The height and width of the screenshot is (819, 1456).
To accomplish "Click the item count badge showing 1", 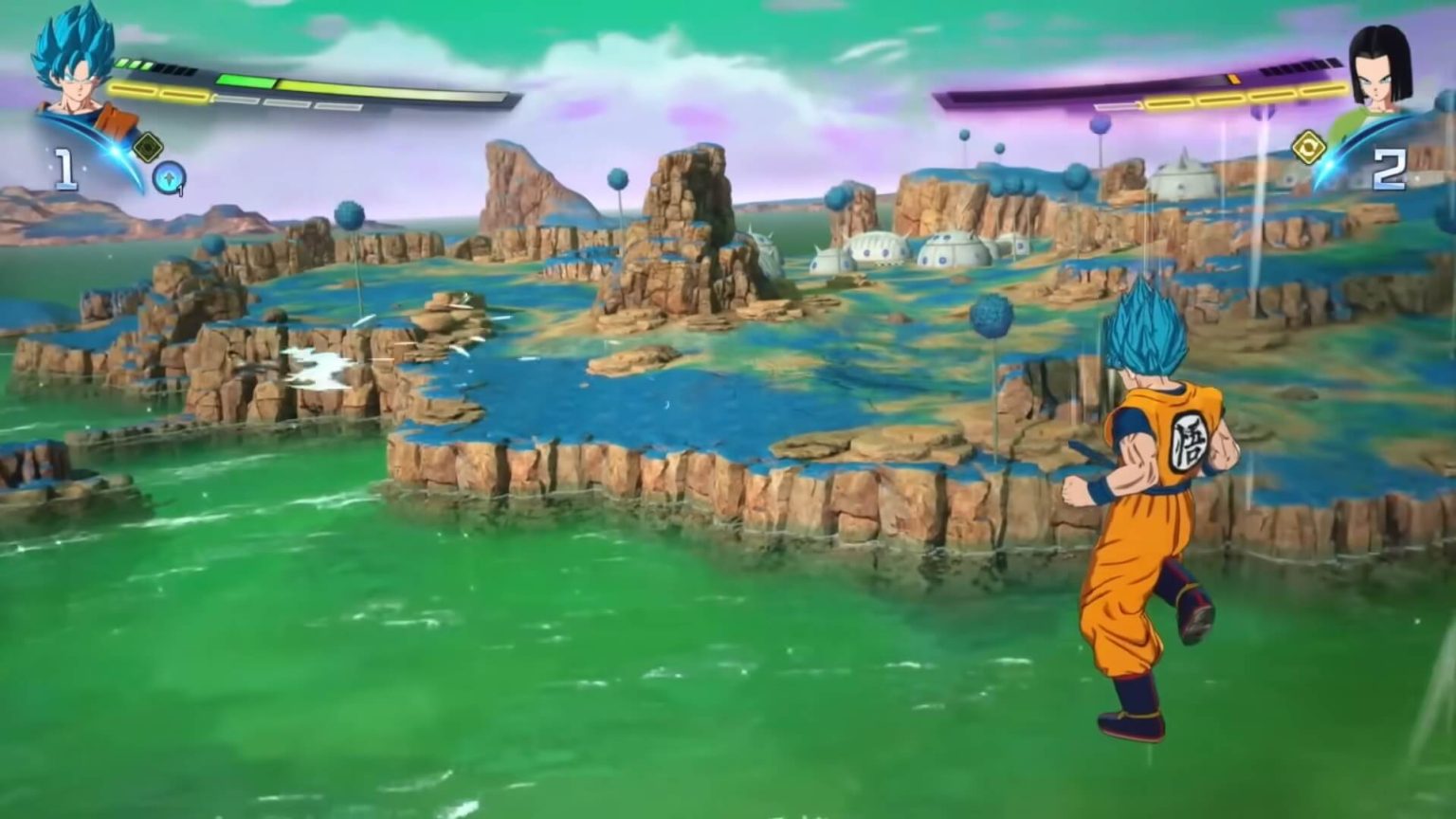I will tap(180, 190).
